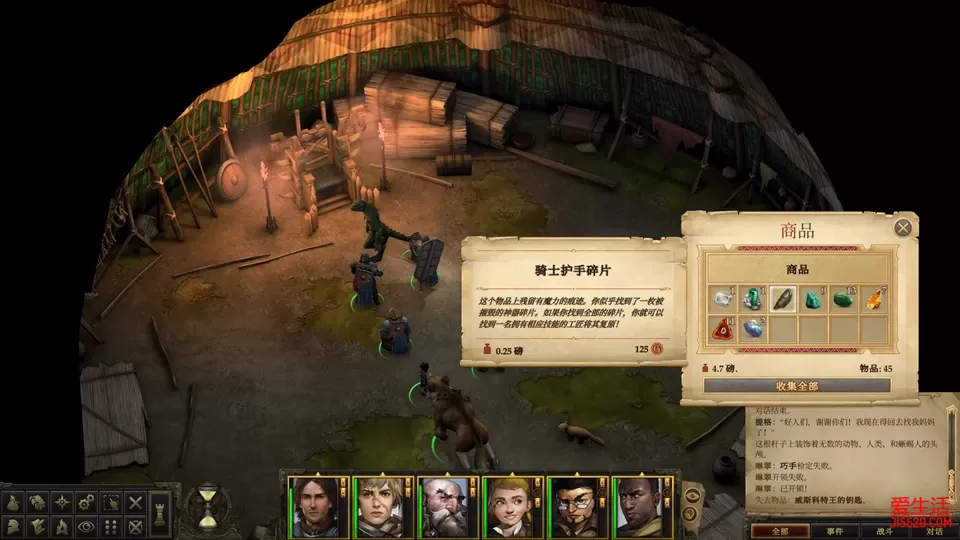Select the bald bearded dwarf portrait
The height and width of the screenshot is (540, 960).
444,507
